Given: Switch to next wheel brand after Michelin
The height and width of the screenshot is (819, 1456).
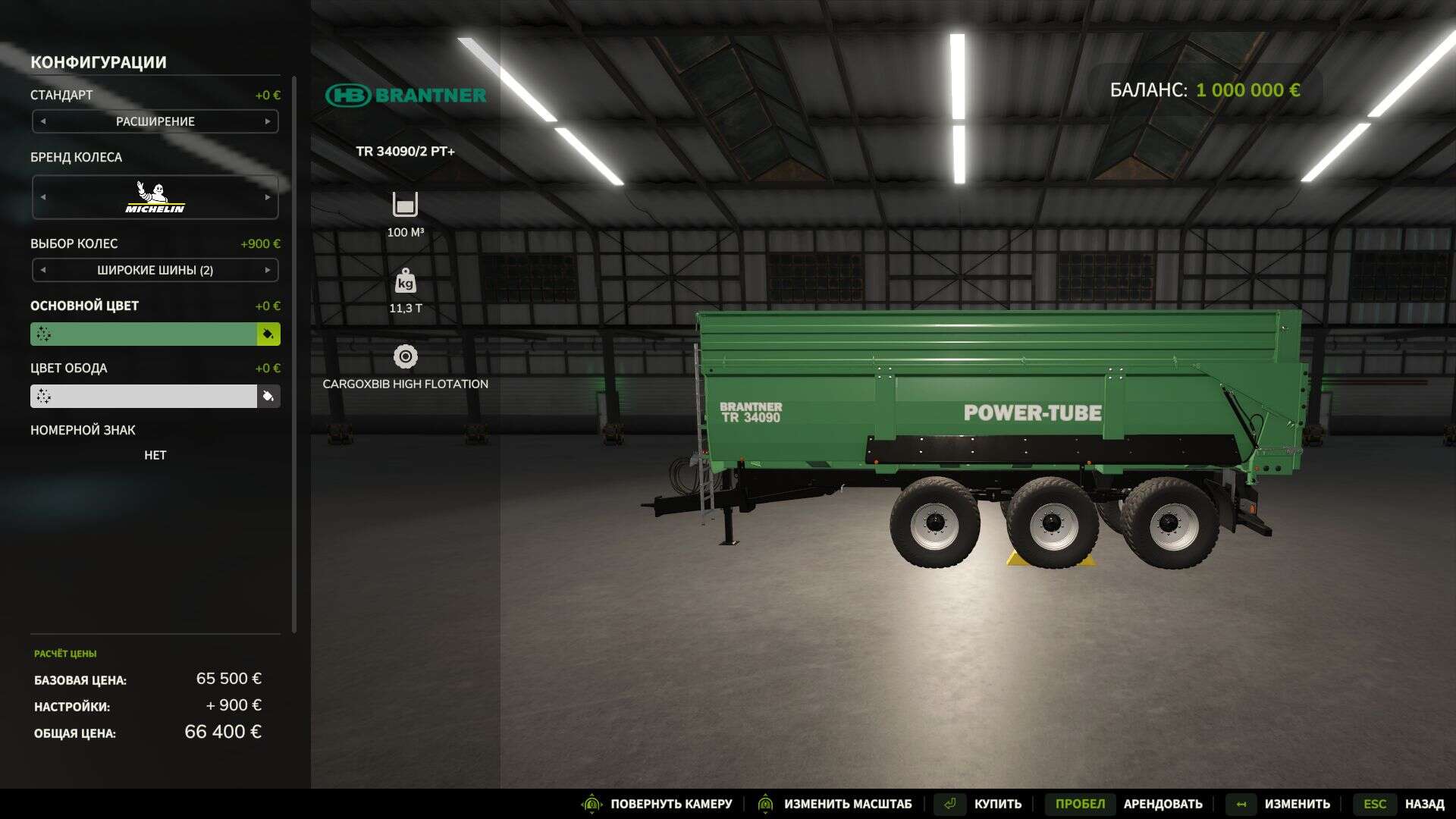Looking at the screenshot, I should coord(268,197).
